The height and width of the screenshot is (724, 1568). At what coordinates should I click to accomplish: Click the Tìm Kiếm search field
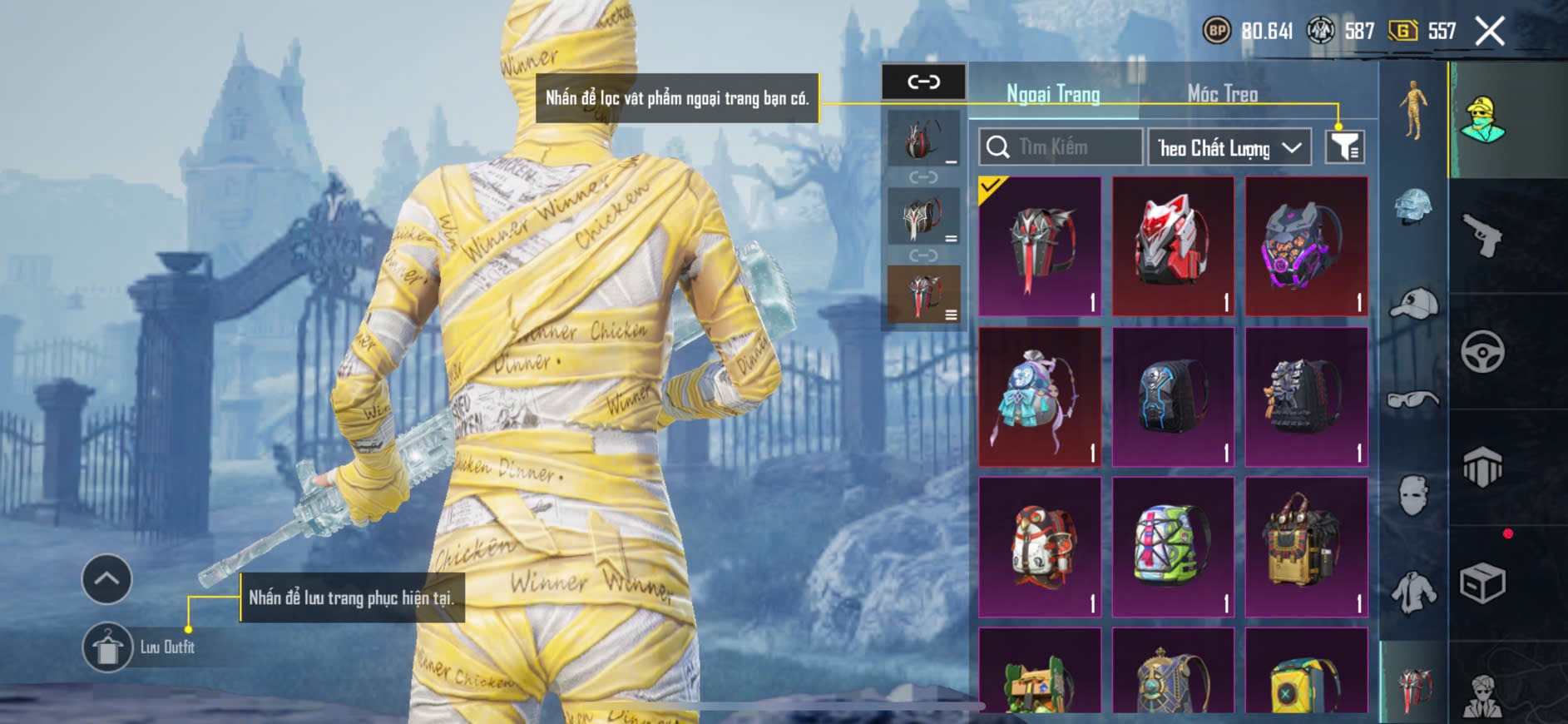[1061, 147]
